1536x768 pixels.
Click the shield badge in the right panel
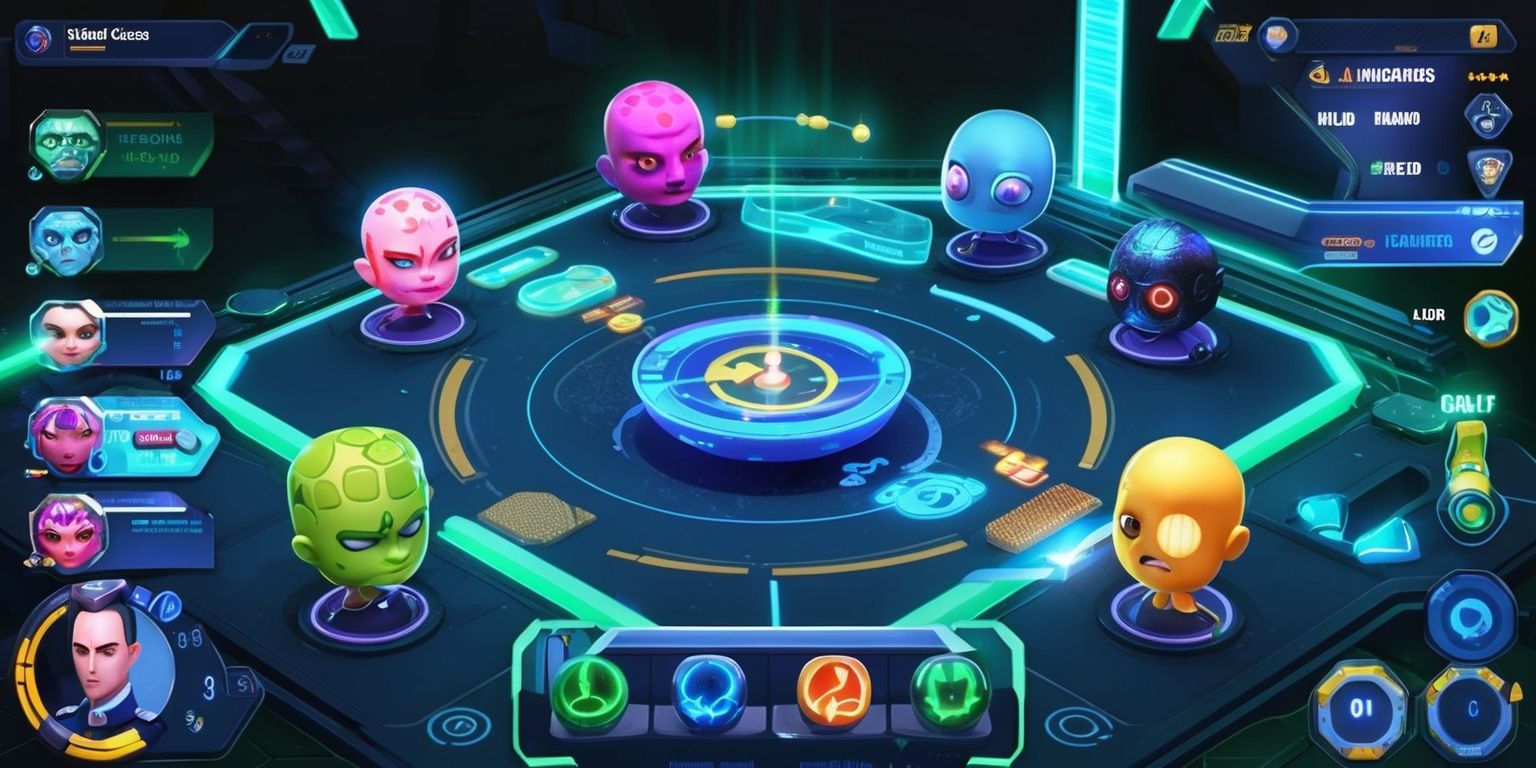pyautogui.click(x=1488, y=114)
